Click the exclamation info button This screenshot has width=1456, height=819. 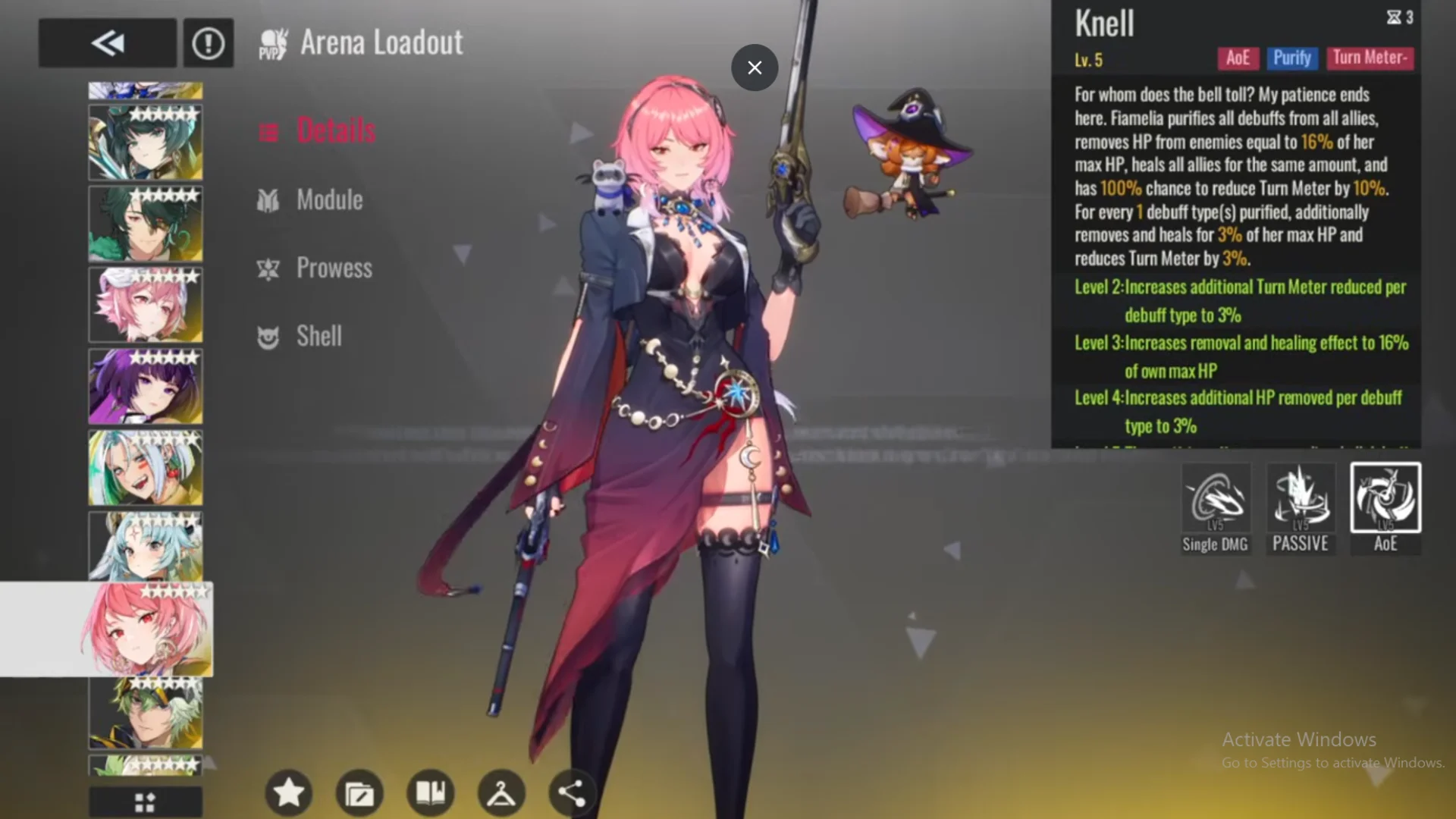(208, 42)
